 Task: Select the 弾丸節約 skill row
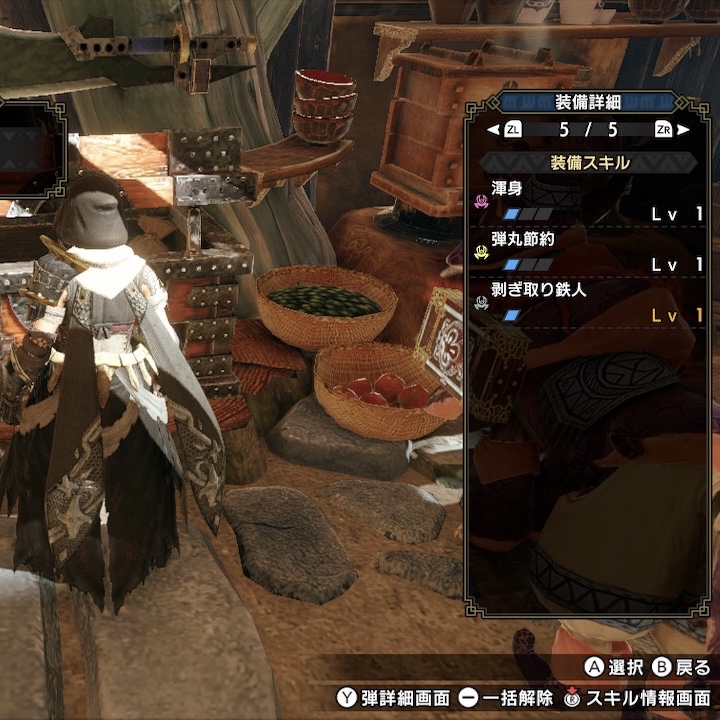click(591, 253)
